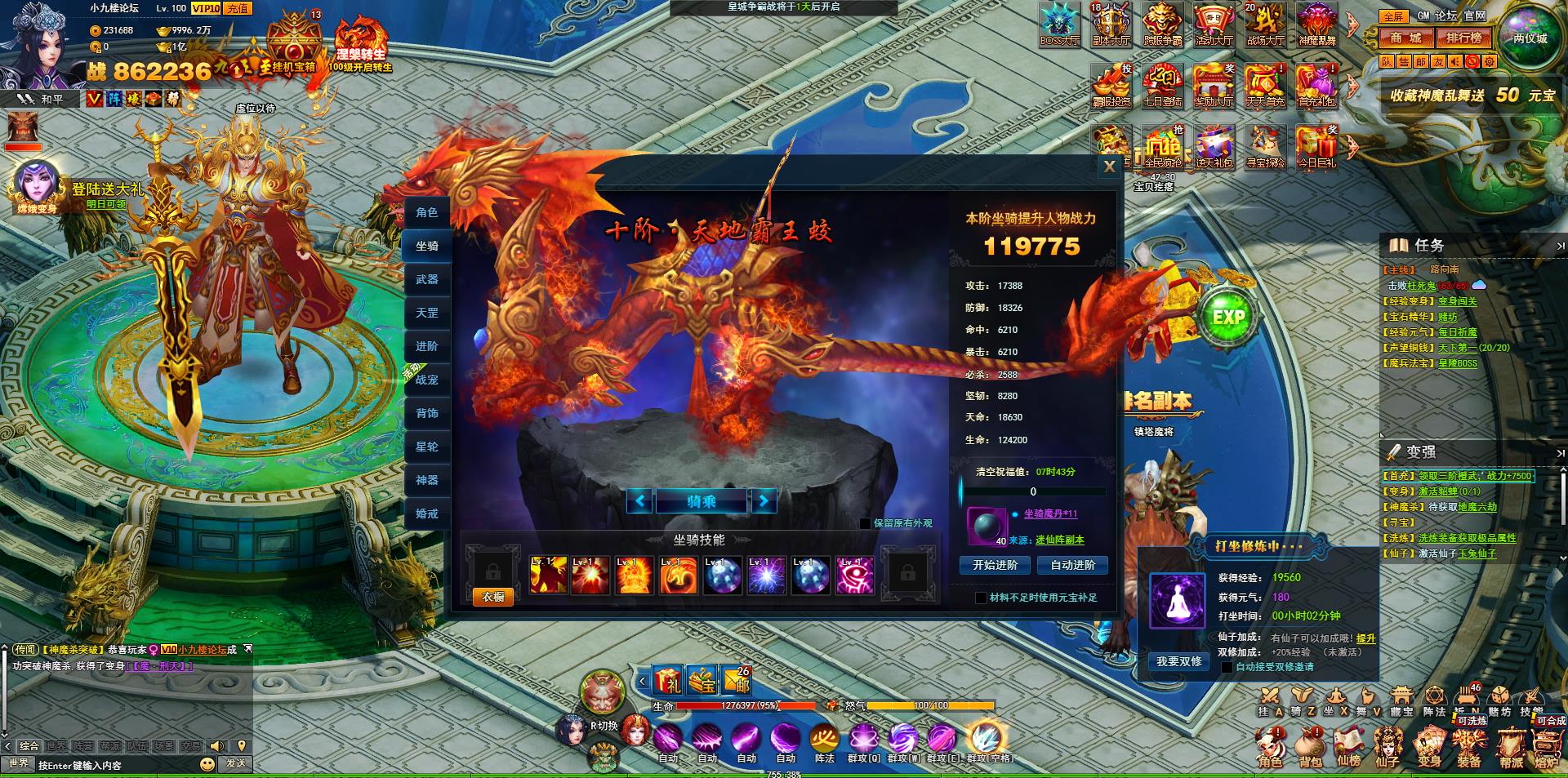Switch to the 婚戒 tab

point(426,513)
